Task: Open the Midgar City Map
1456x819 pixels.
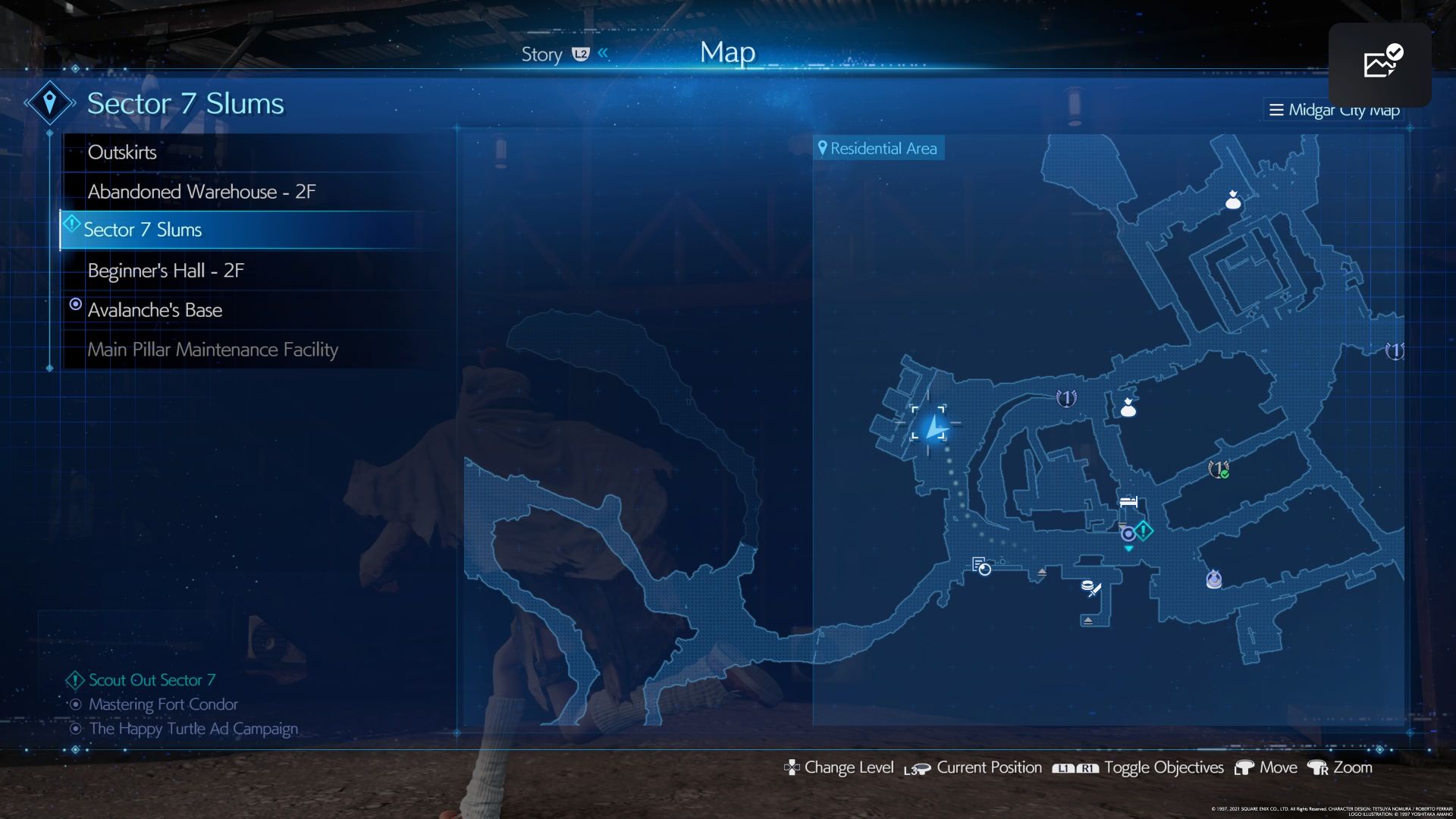Action: click(x=1335, y=110)
